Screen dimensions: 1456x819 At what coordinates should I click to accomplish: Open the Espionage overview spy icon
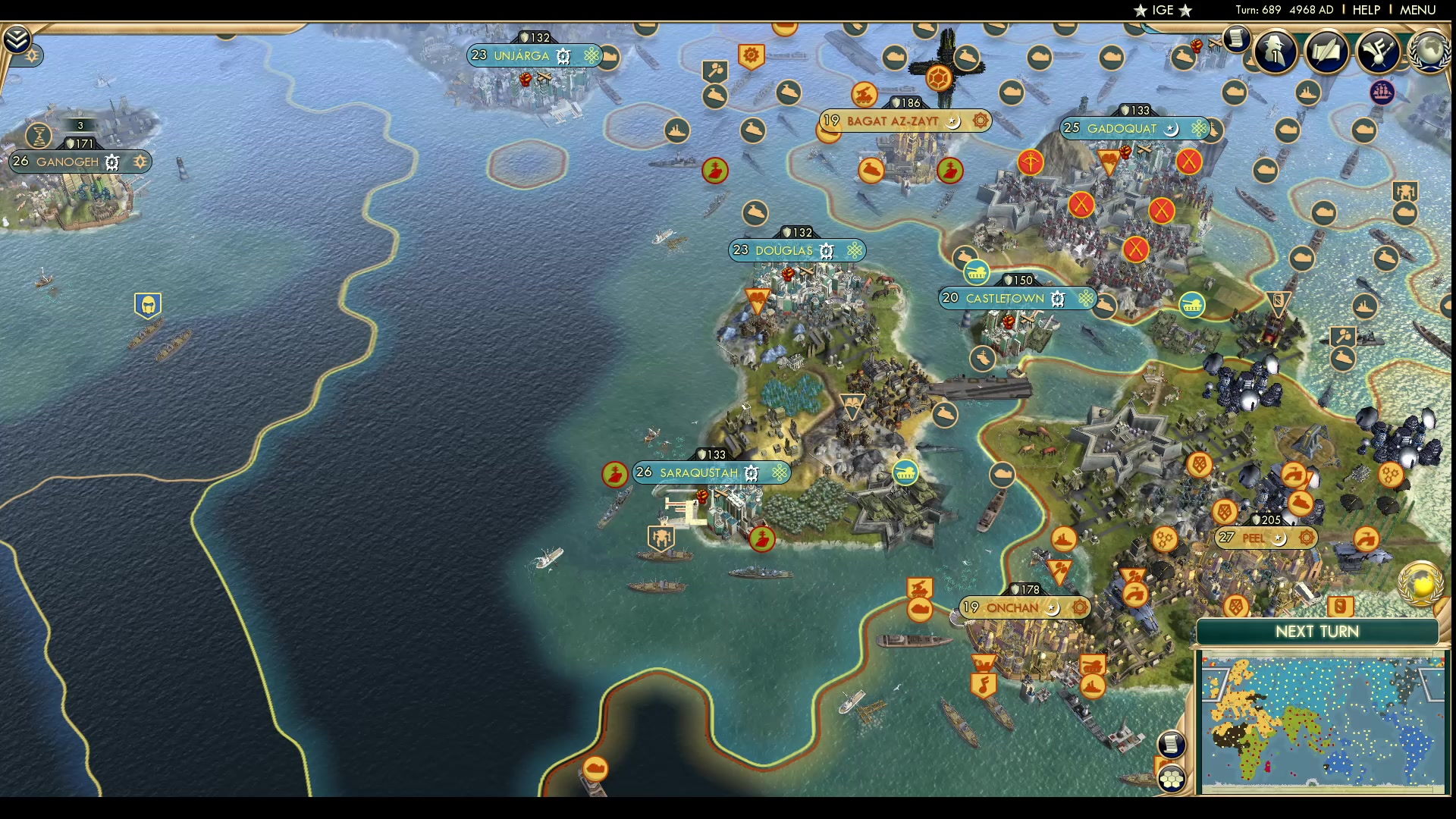[x=1275, y=52]
